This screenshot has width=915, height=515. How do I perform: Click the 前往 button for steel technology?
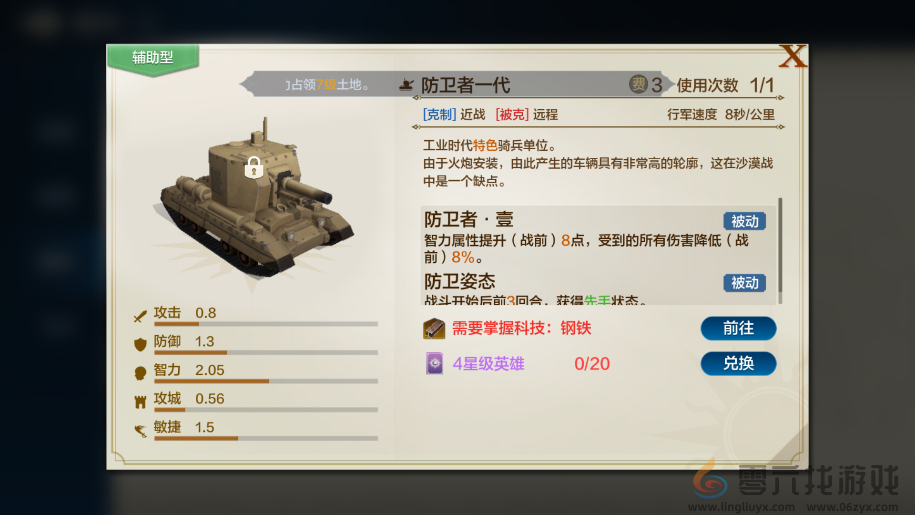[738, 328]
